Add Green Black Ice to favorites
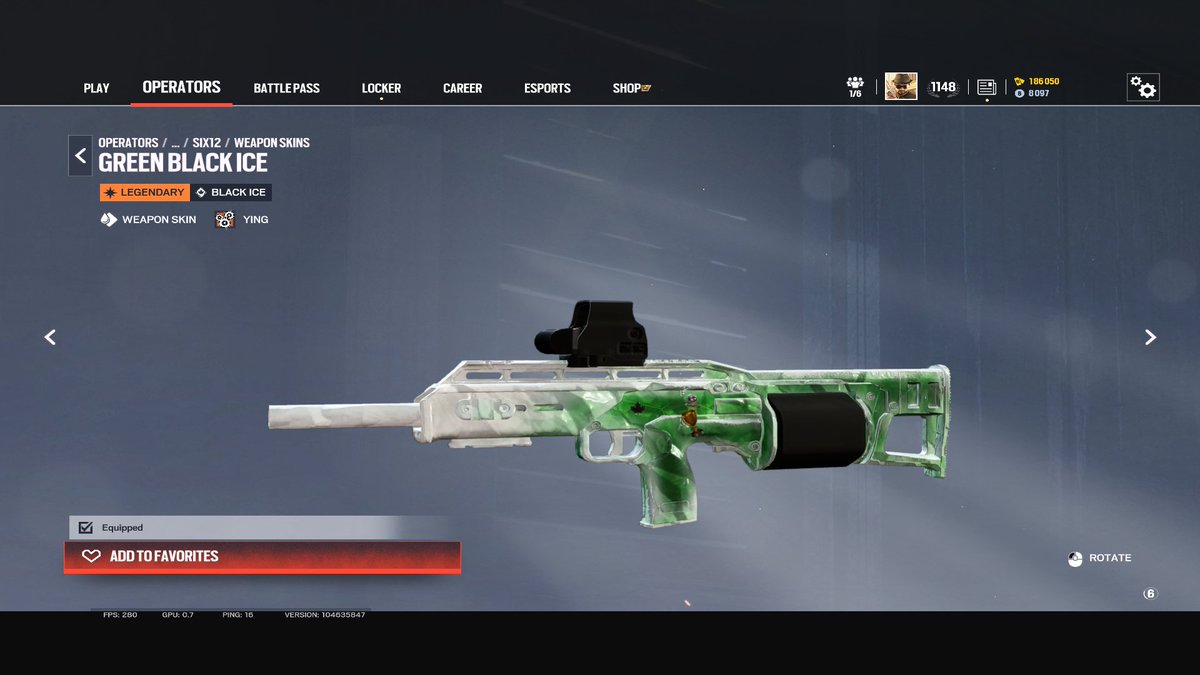Screen dimensions: 1200x675 (x=262, y=556)
